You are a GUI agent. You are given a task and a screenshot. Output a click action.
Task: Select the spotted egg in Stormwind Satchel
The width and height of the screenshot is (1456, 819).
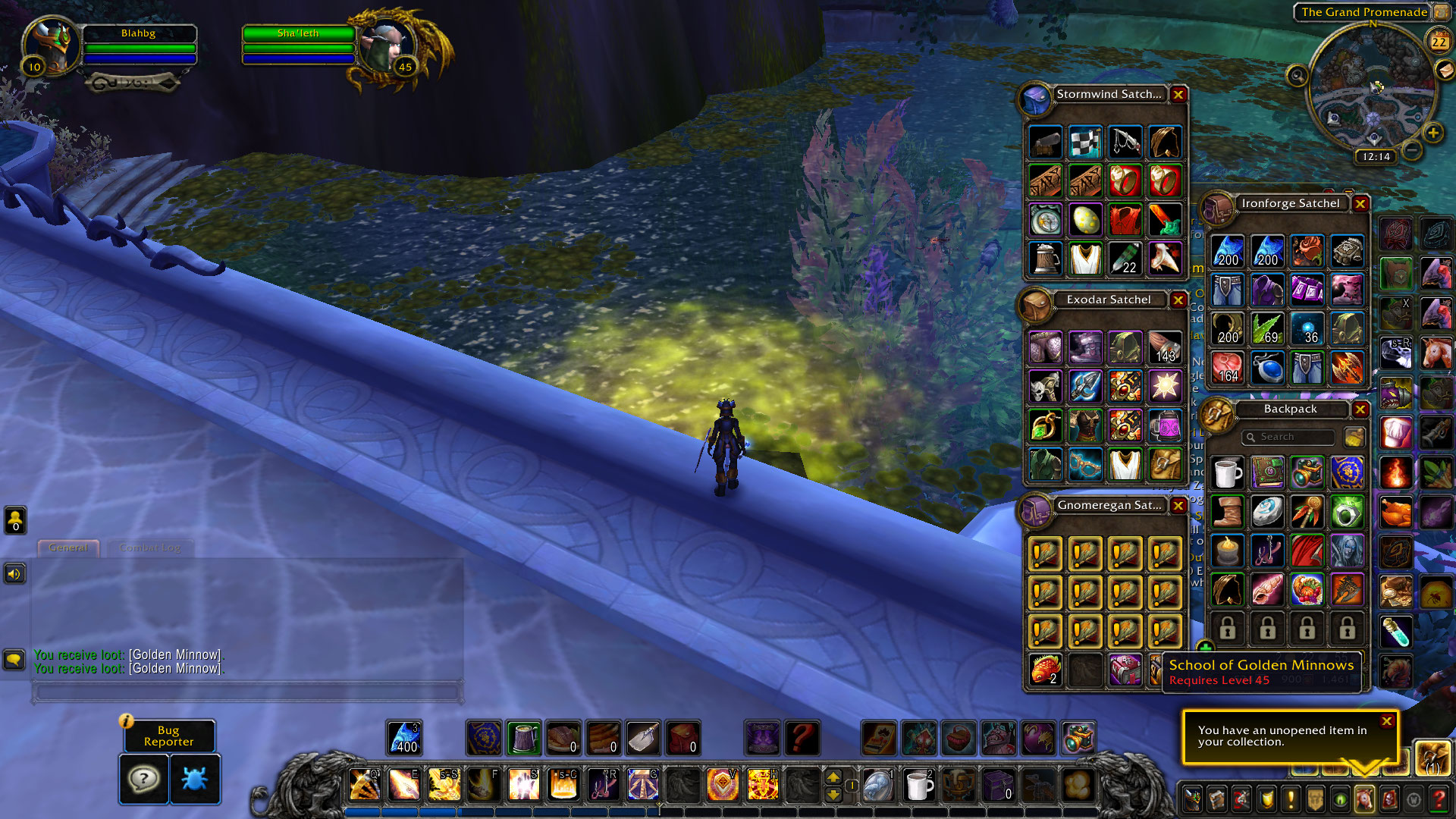[x=1085, y=220]
